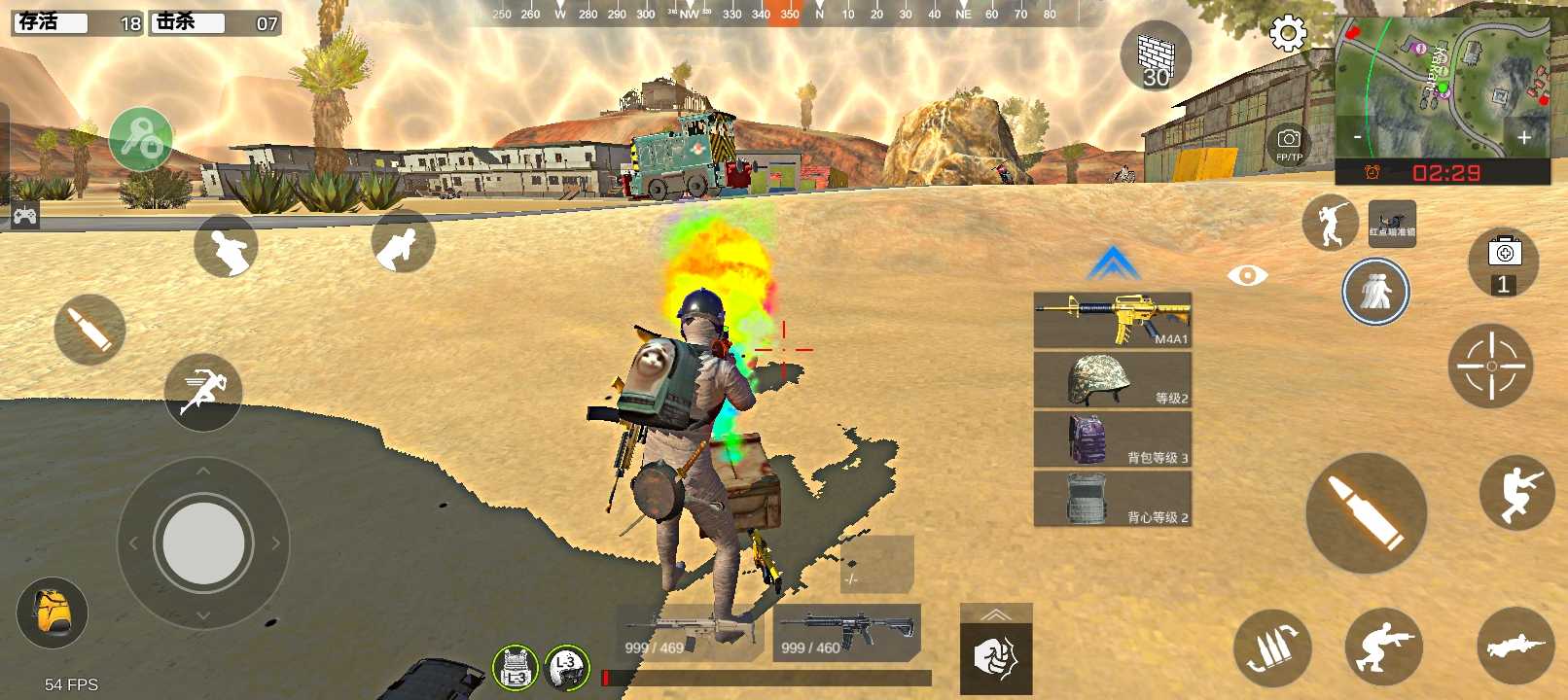Zoom in the minimap with plus
This screenshot has width=1568, height=700.
[x=1524, y=138]
